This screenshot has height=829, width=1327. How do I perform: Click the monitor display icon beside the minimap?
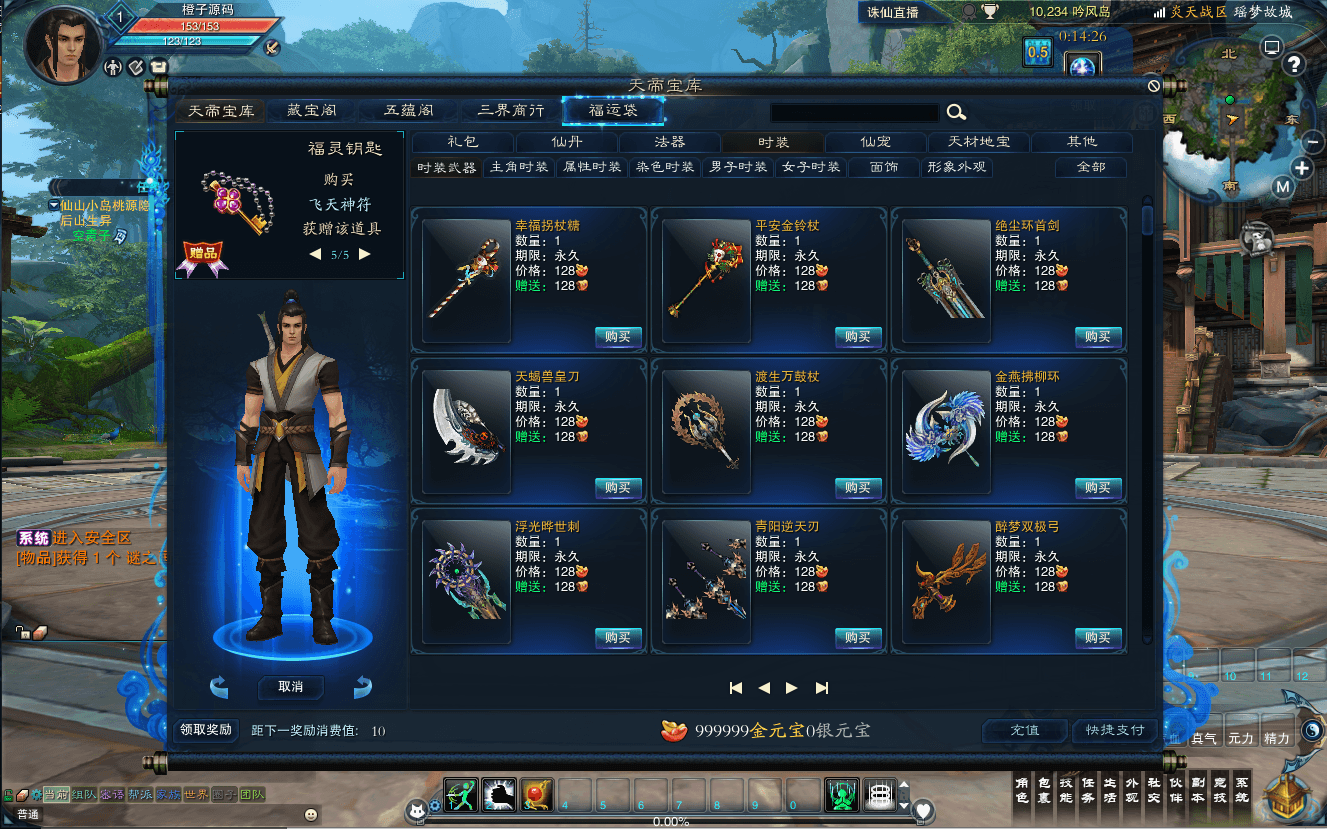(1271, 46)
